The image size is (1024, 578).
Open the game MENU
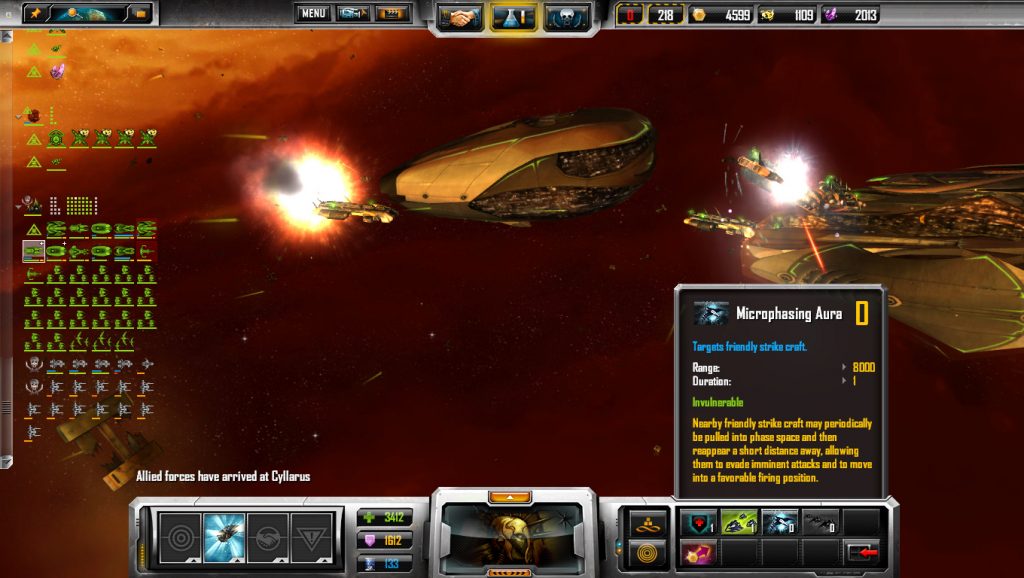(313, 14)
